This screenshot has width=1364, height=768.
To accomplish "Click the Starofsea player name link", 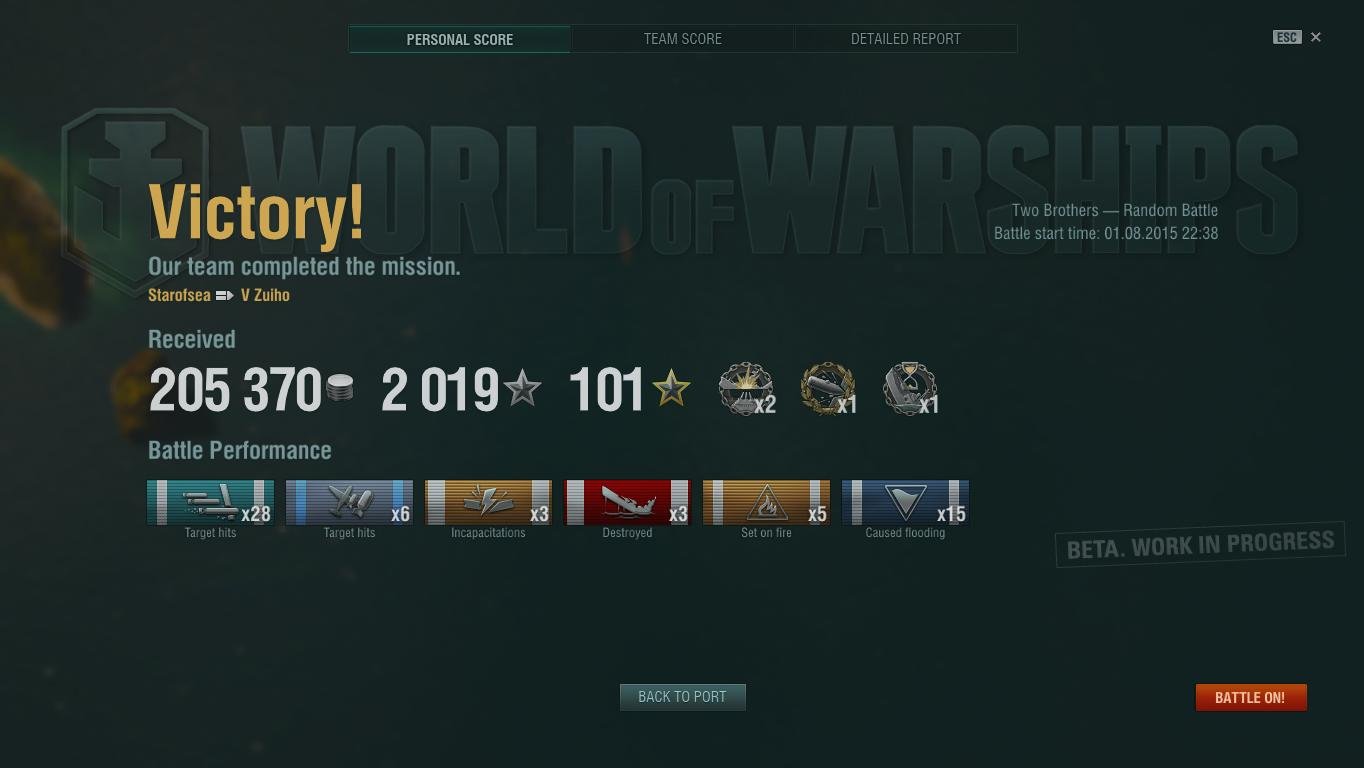I will (x=179, y=295).
